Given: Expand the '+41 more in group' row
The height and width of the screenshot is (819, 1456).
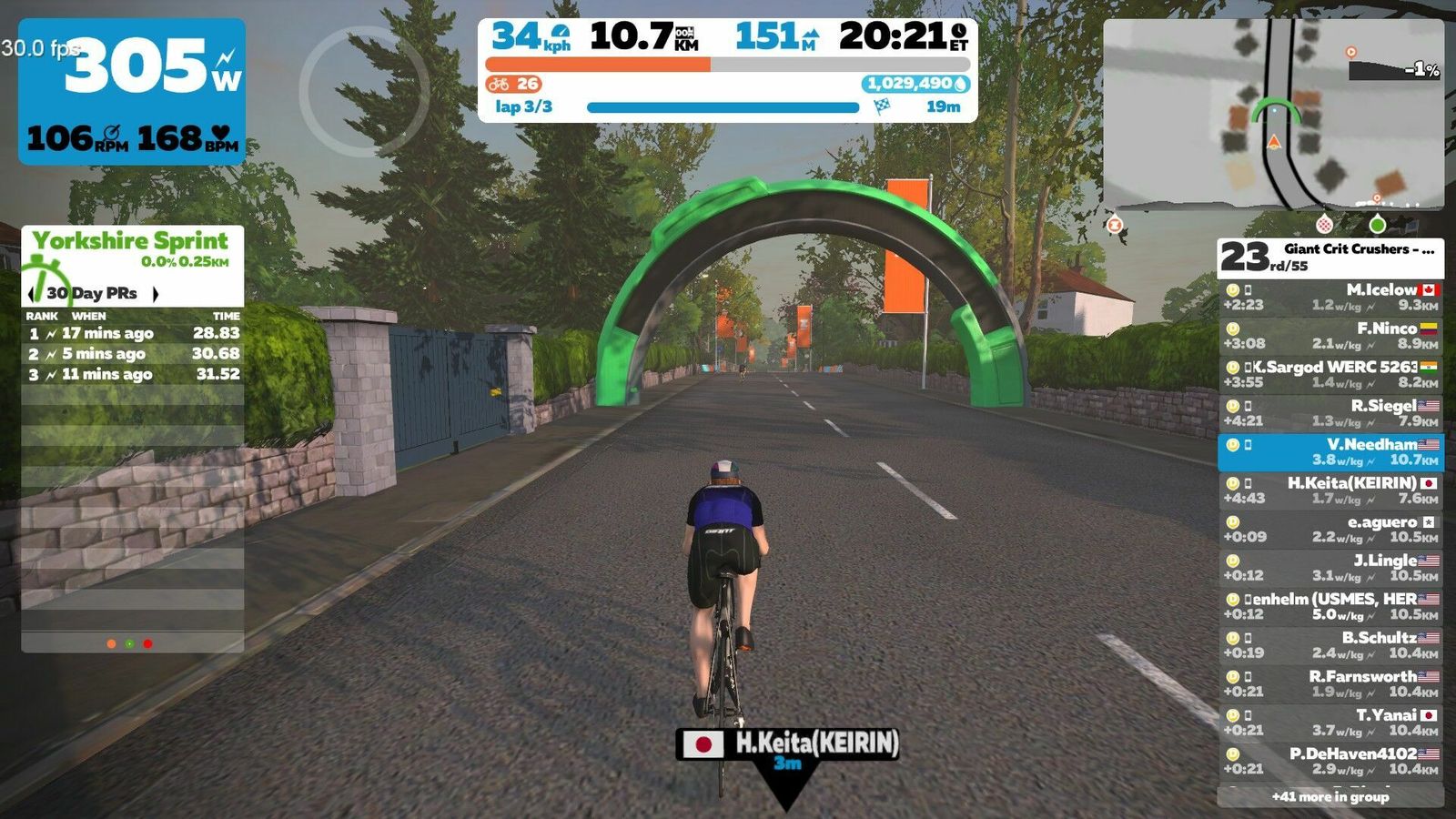Looking at the screenshot, I should pyautogui.click(x=1330, y=797).
